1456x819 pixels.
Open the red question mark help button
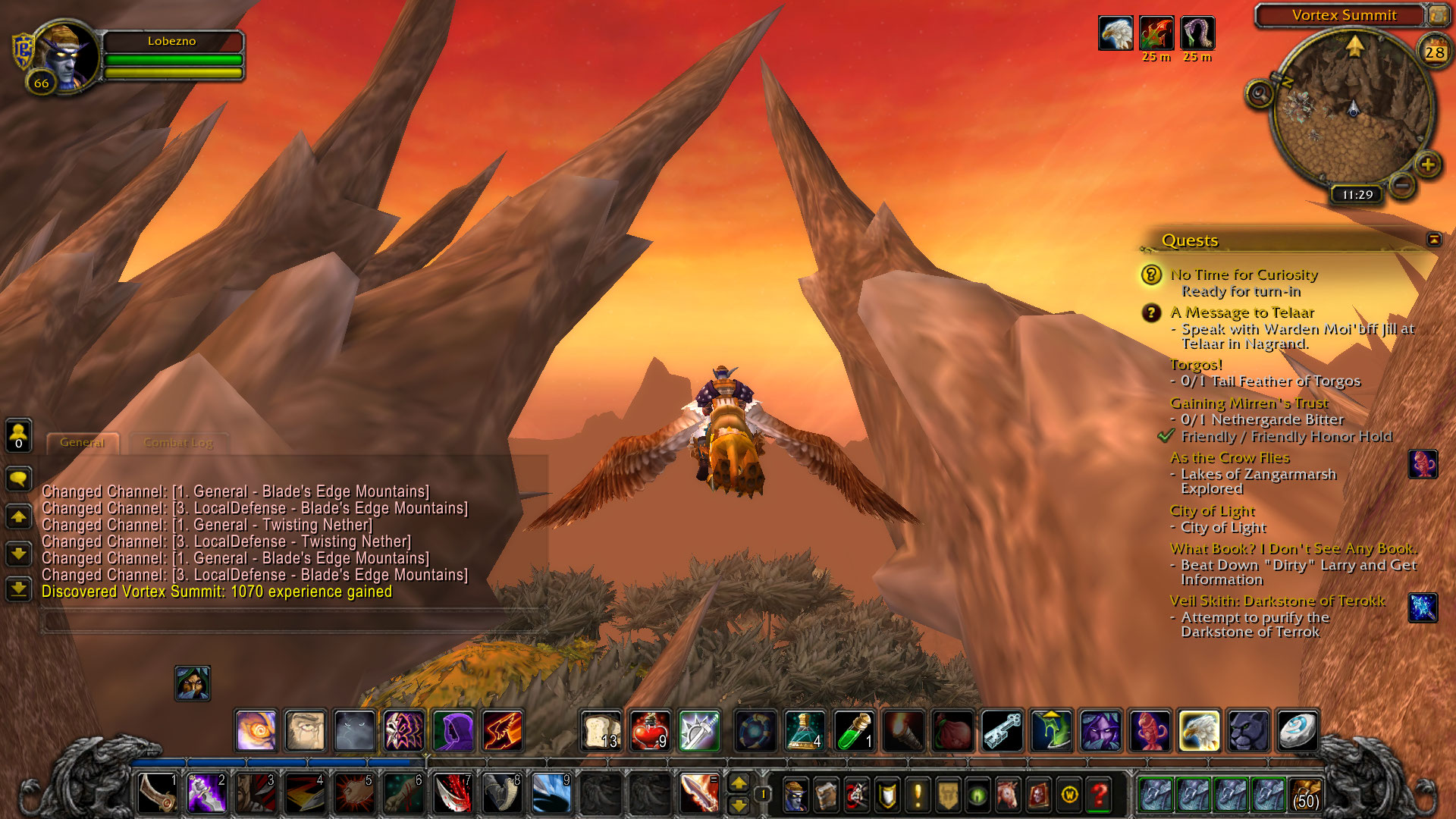[1099, 795]
